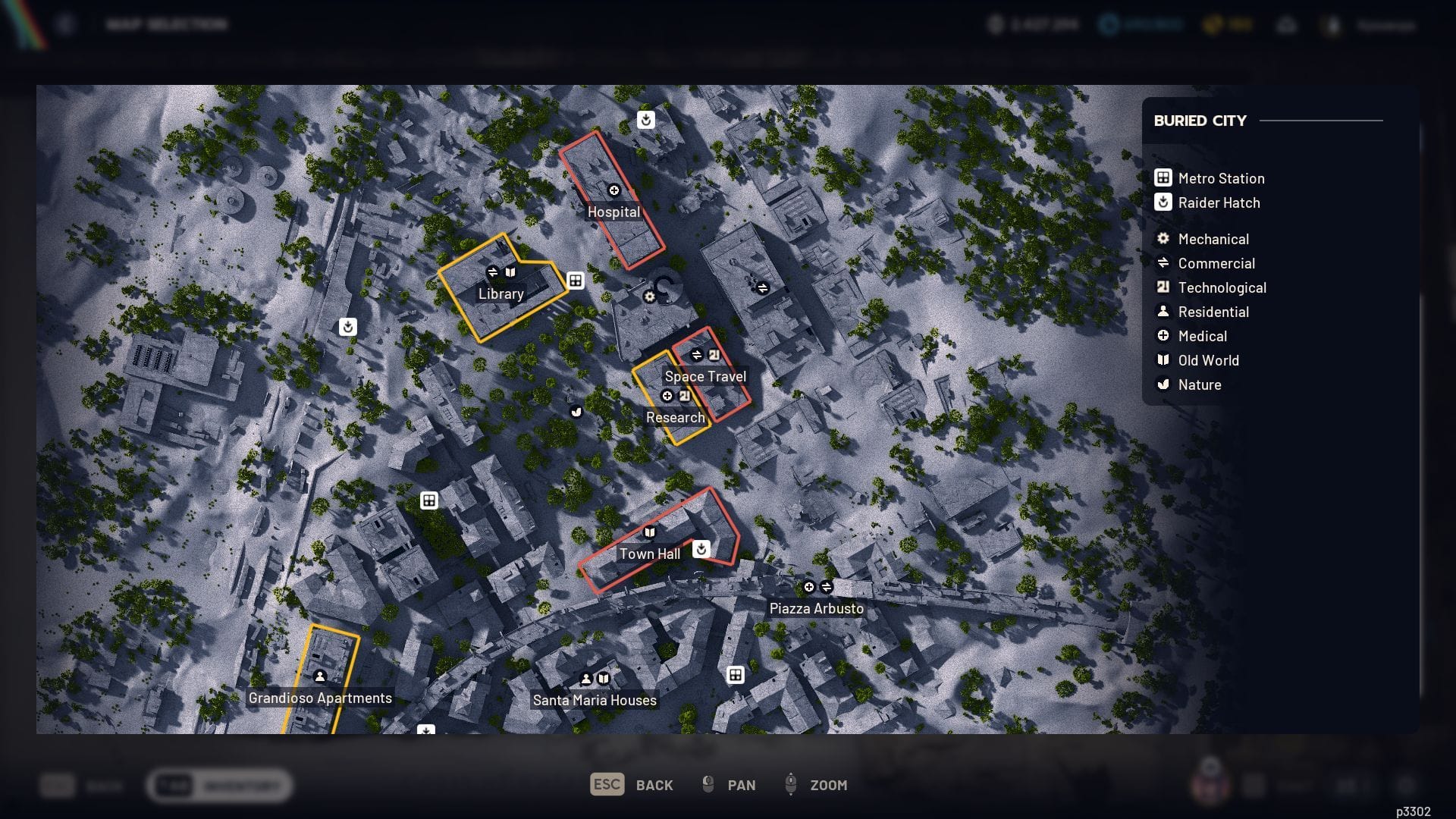Select the Piazza Arbusto label
This screenshot has width=1456, height=819.
point(816,608)
